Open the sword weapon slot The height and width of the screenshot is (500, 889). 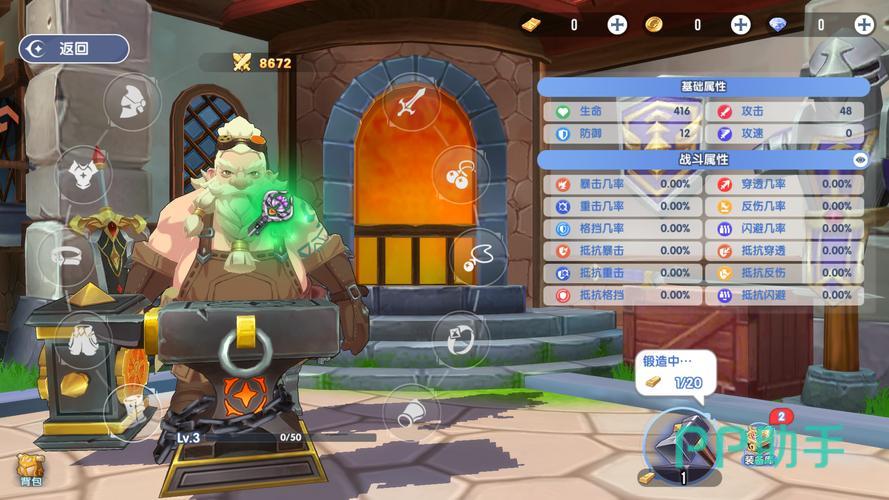(411, 102)
